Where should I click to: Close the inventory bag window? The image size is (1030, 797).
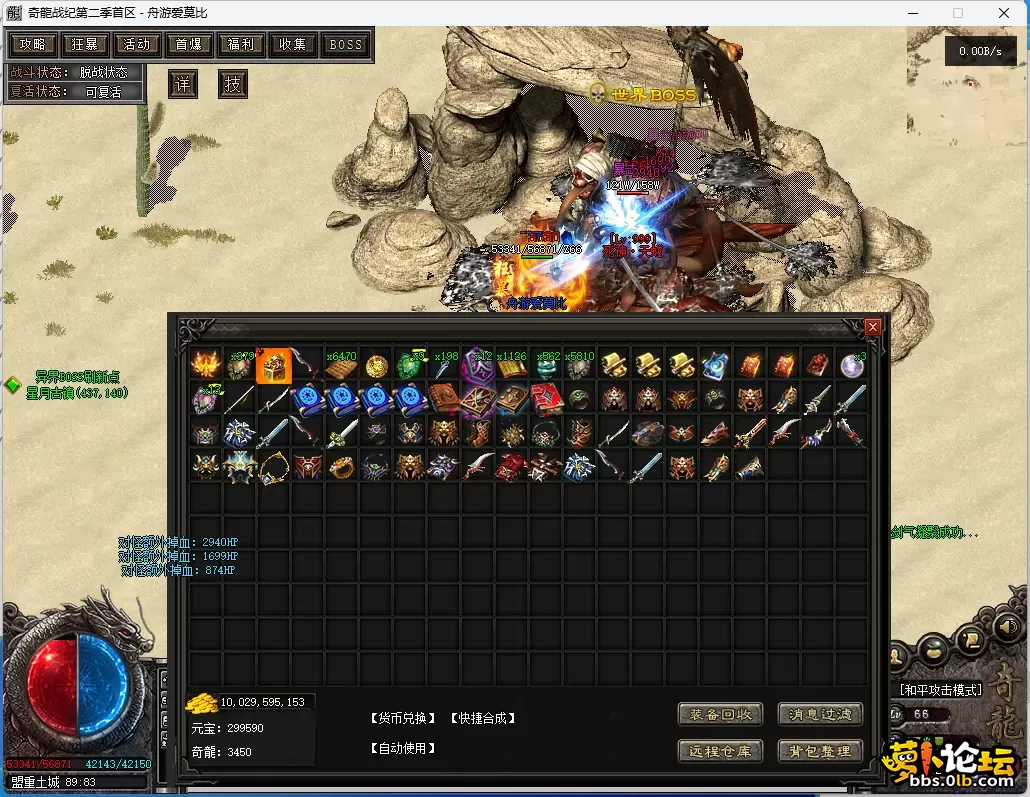point(873,327)
